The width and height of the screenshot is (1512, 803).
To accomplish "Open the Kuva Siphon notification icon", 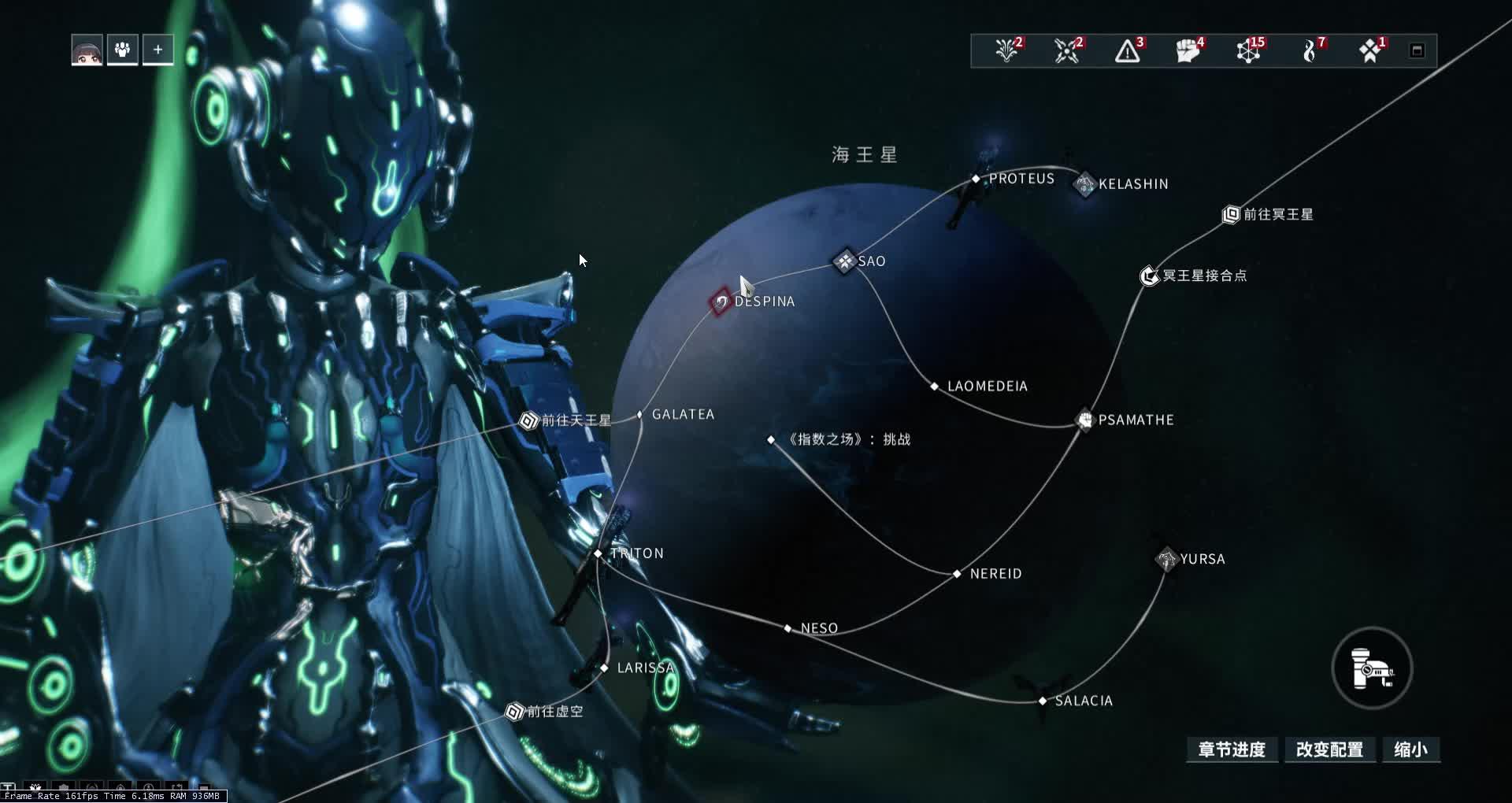I will tap(1310, 50).
